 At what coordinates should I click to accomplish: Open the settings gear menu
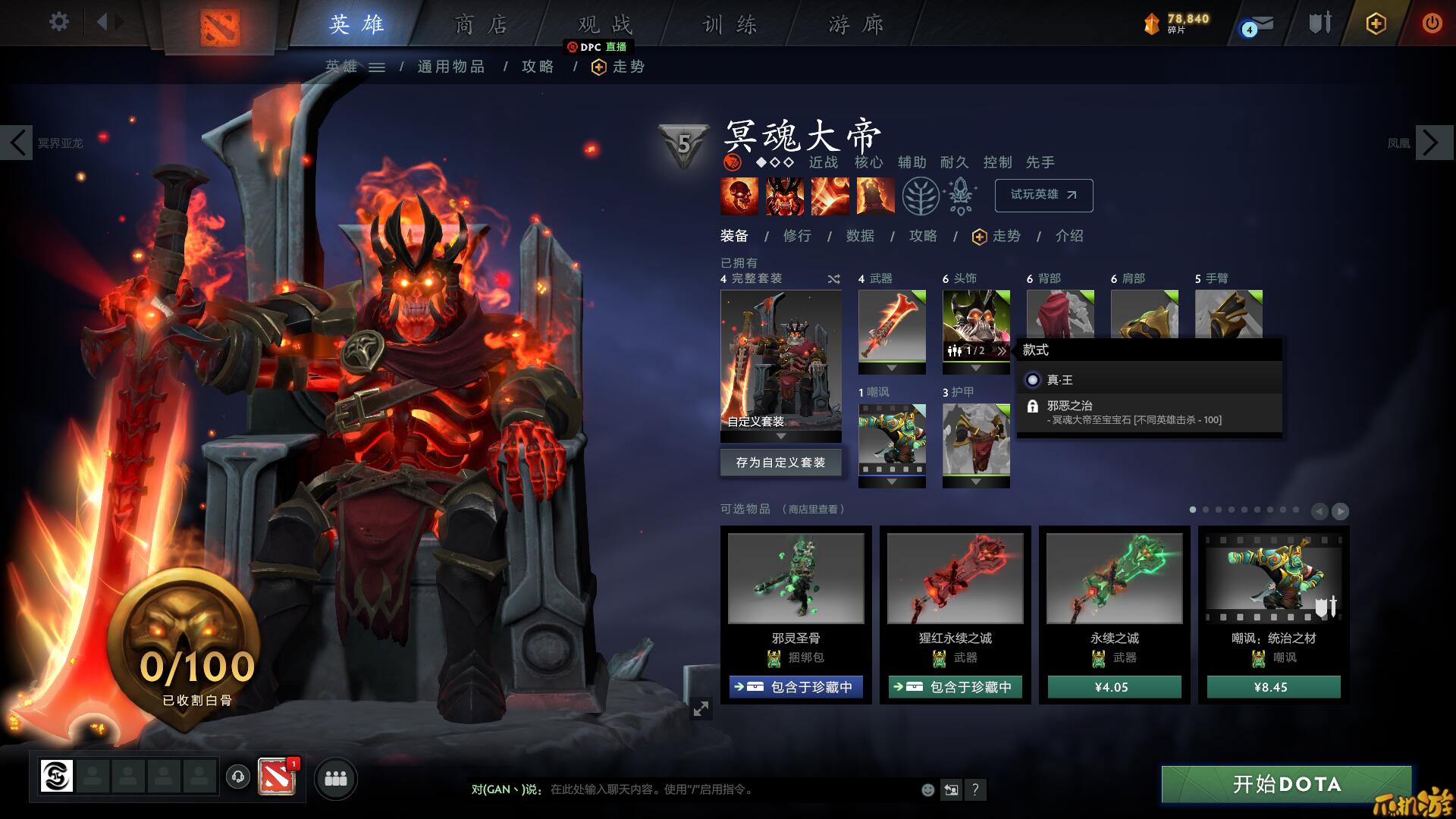tap(58, 22)
